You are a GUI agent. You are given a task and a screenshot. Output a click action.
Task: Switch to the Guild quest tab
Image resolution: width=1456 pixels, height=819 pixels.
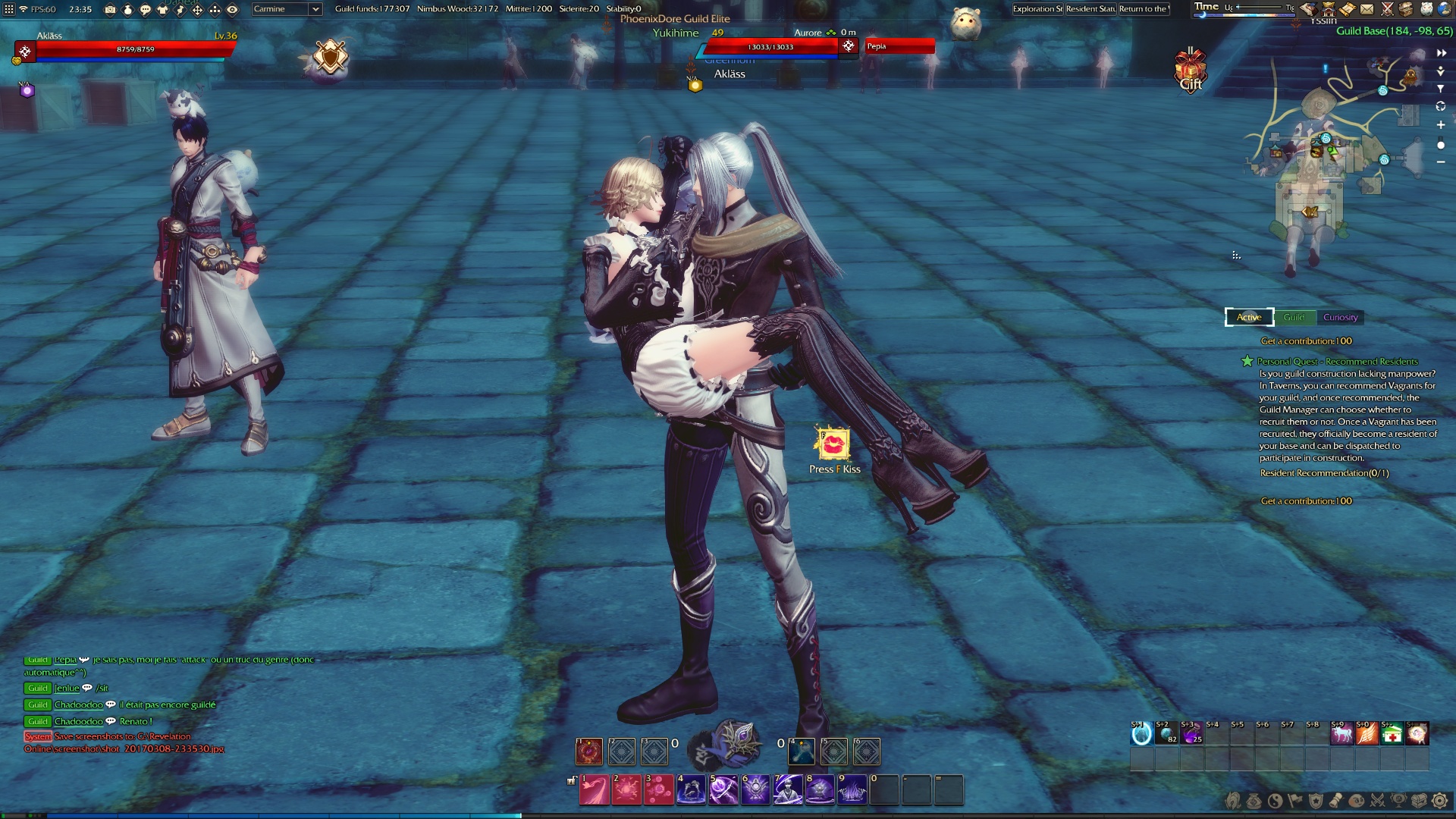1294,318
